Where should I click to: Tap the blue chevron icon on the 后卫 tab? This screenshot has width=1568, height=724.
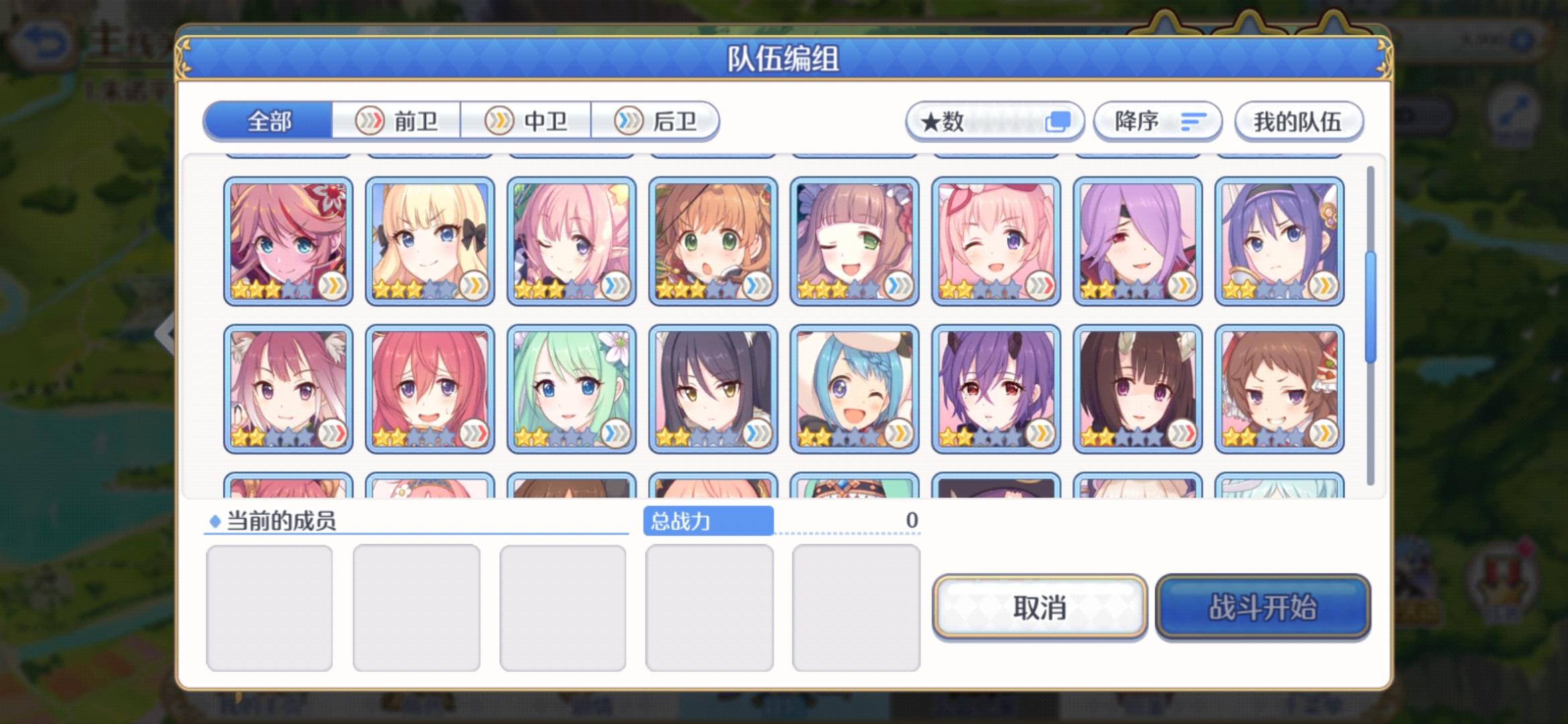pos(627,121)
